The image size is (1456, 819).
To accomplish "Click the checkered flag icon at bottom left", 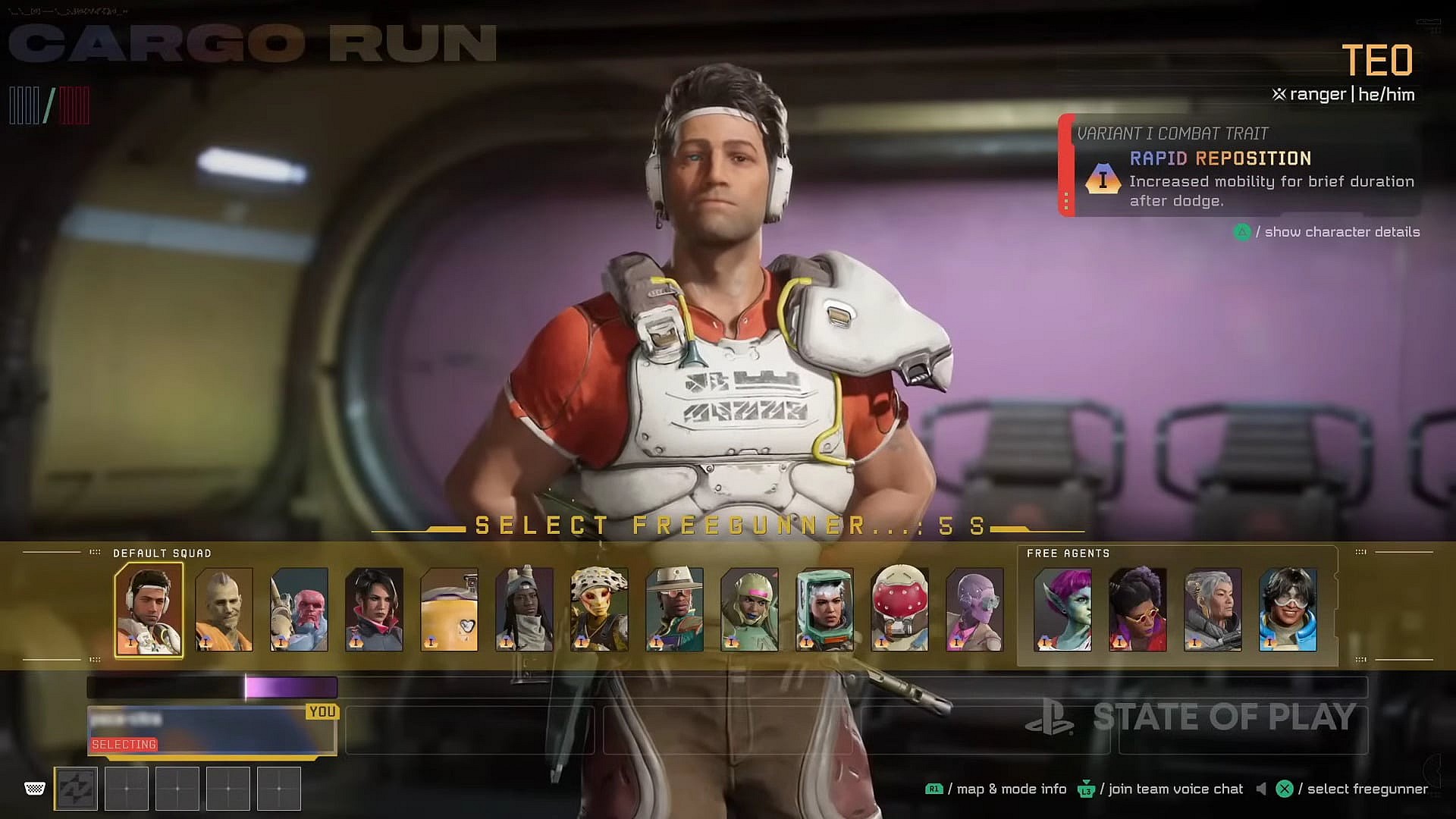I will [35, 789].
